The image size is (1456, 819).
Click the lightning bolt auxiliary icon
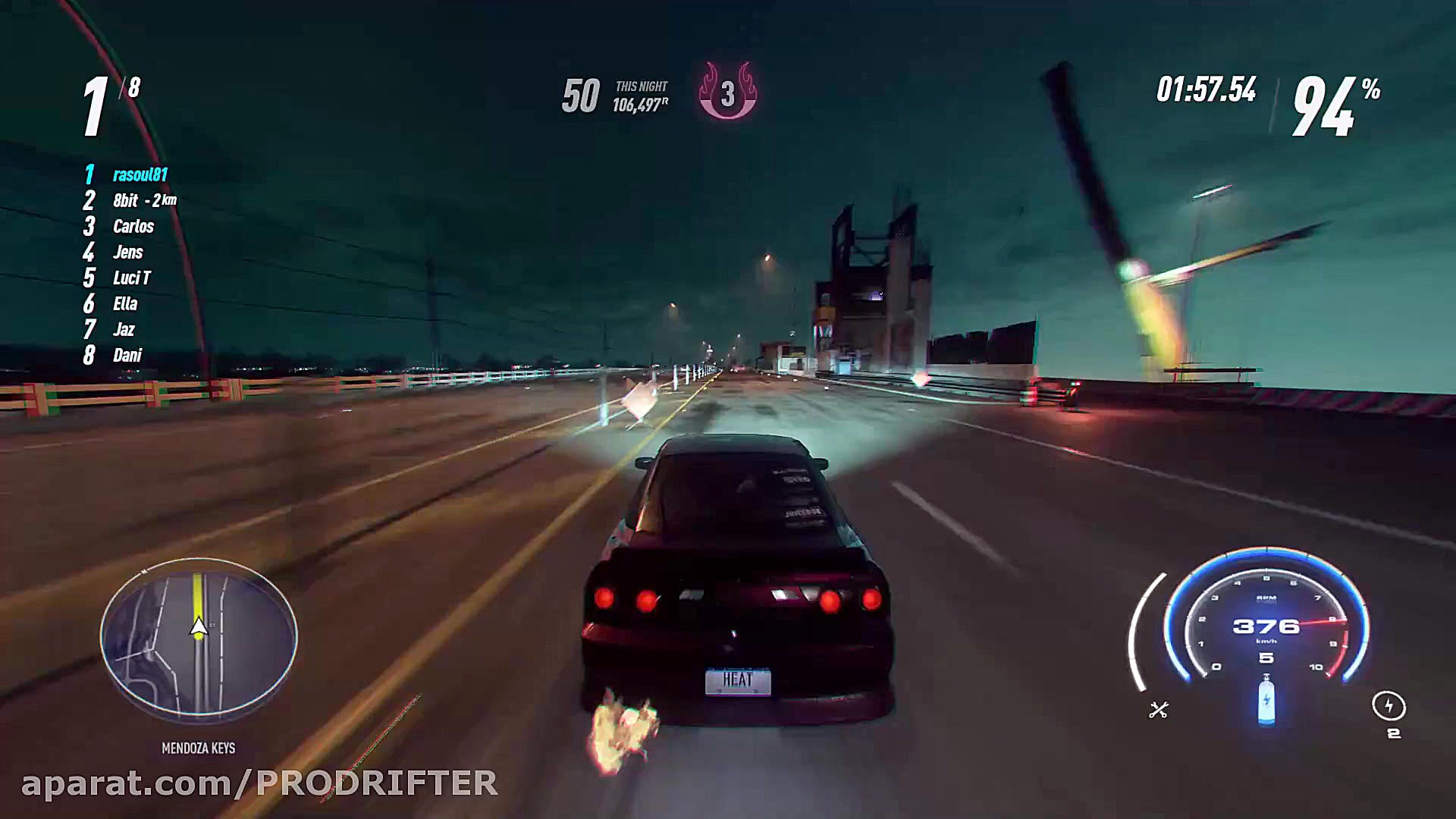tap(1389, 707)
